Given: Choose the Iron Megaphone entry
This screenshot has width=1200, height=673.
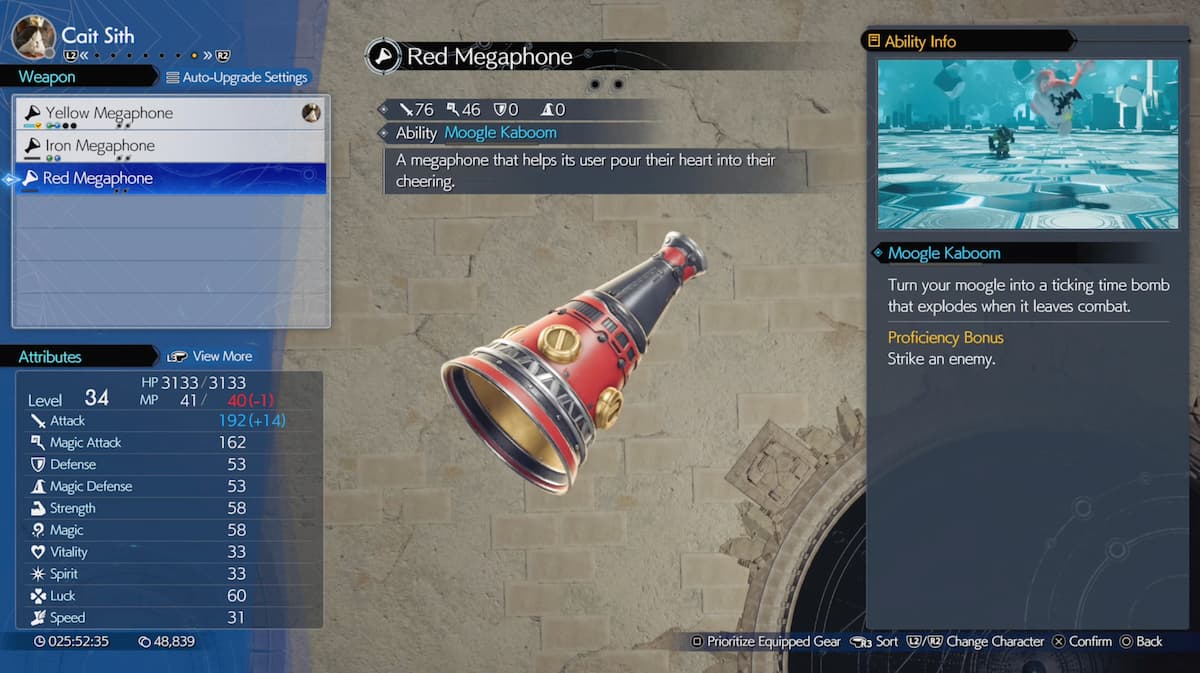Looking at the screenshot, I should tap(100, 146).
